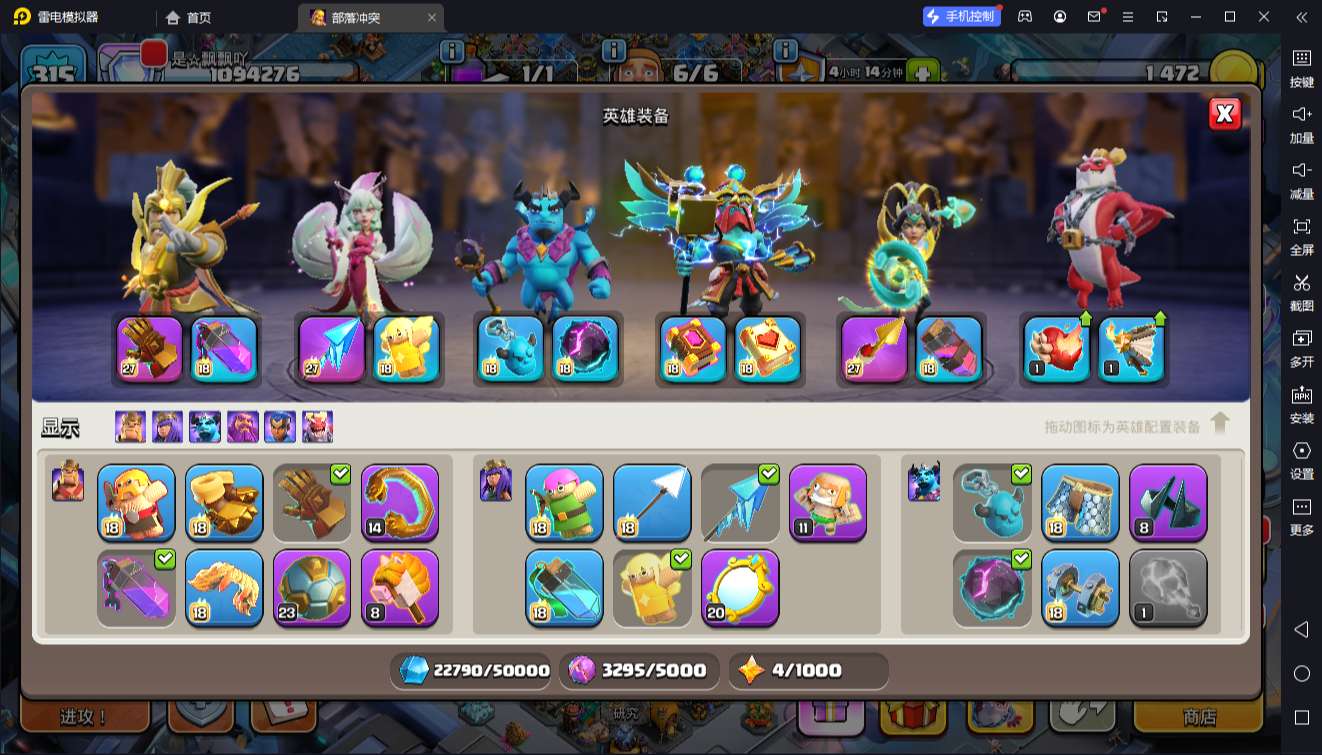Pick the Archer Puppet equipment

[x=564, y=503]
